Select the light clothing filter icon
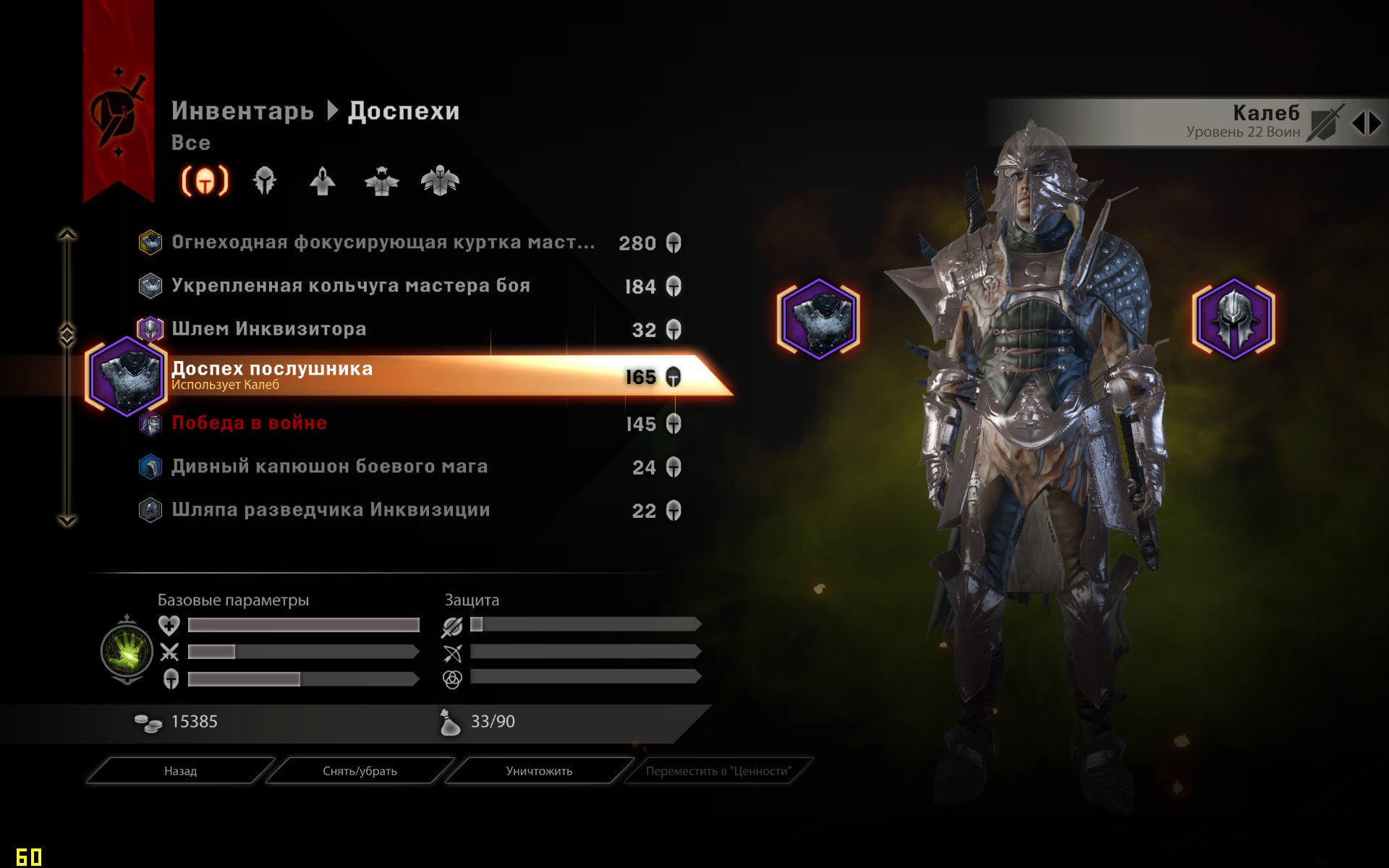This screenshot has height=868, width=1389. (x=323, y=182)
